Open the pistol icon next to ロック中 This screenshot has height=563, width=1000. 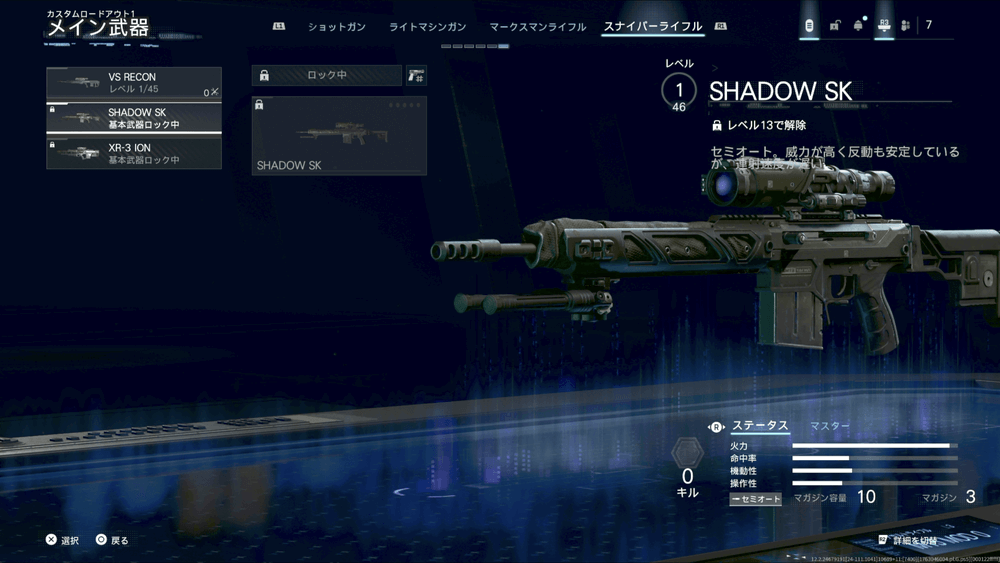pyautogui.click(x=415, y=75)
